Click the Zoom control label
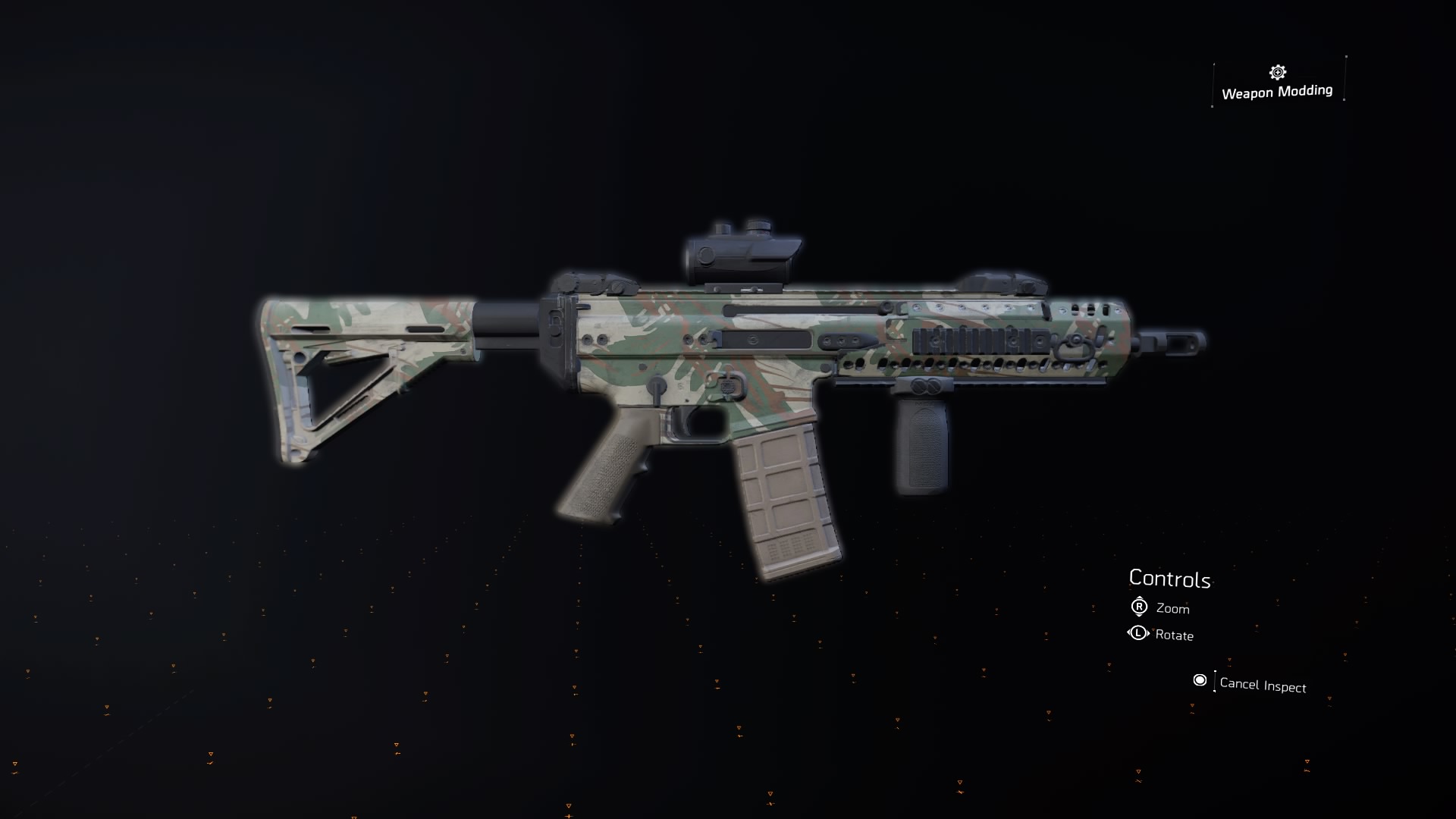 (1172, 608)
